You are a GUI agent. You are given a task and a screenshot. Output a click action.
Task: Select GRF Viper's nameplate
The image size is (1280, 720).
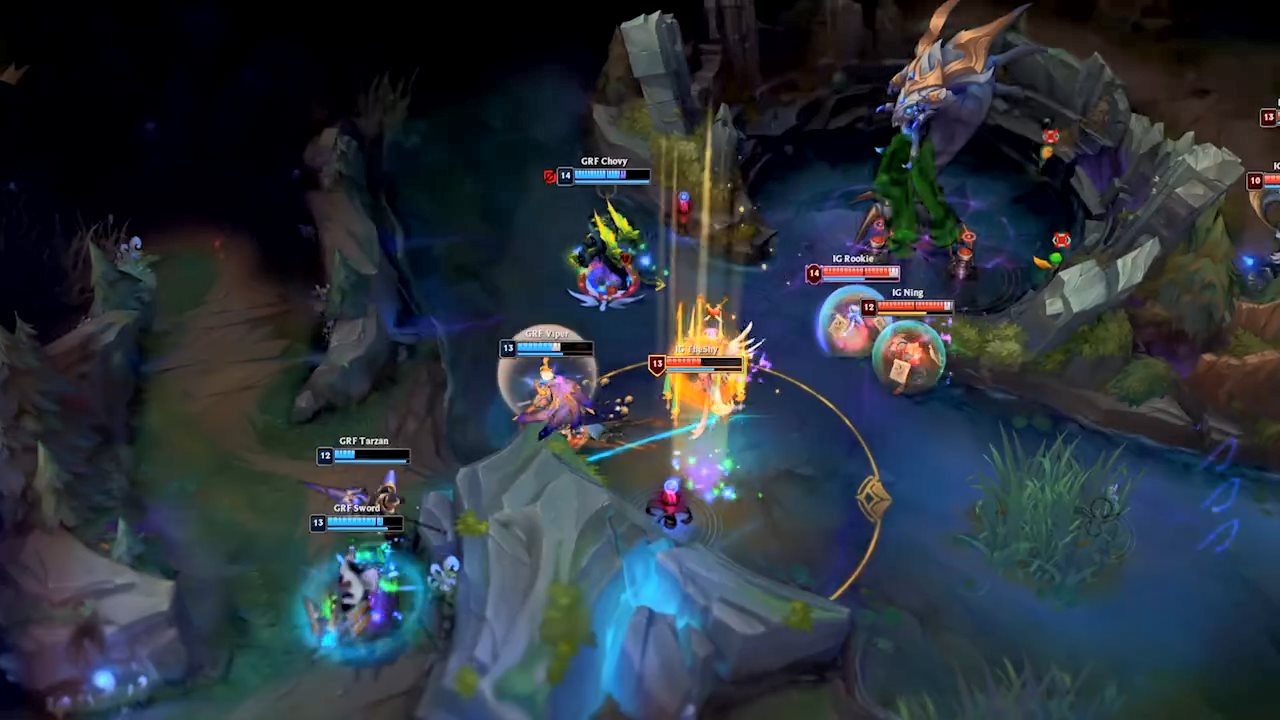[x=547, y=334]
